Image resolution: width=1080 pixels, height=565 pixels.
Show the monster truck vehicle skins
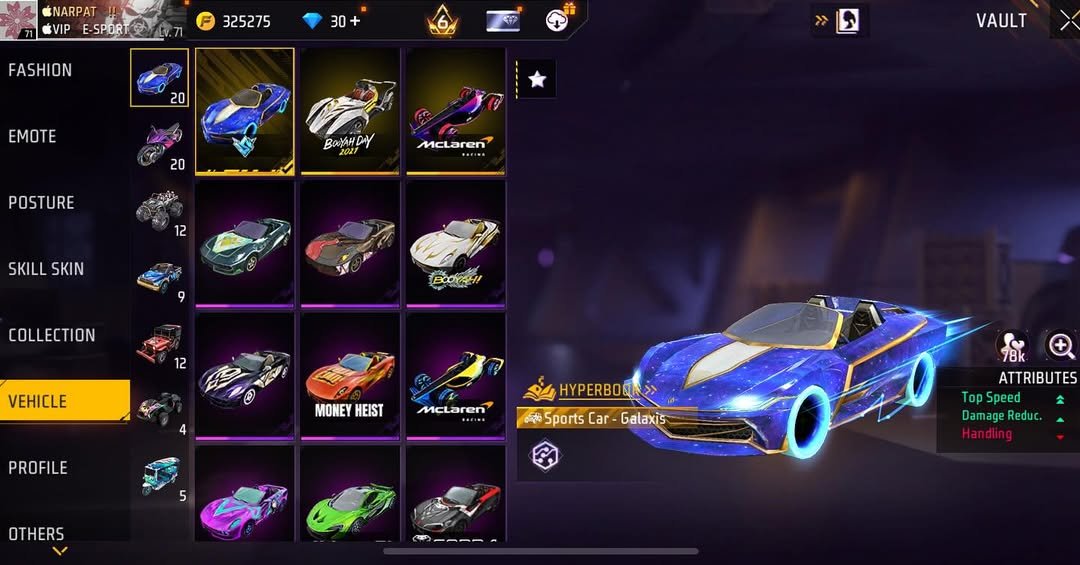159,210
